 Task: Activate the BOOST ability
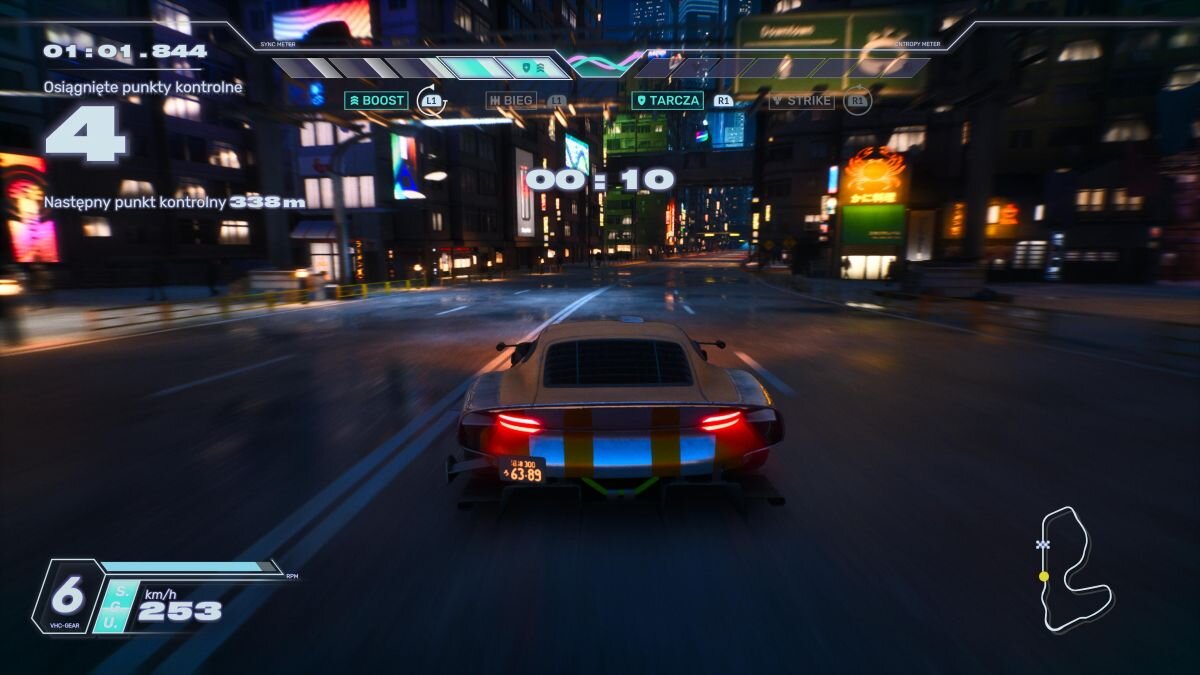376,101
